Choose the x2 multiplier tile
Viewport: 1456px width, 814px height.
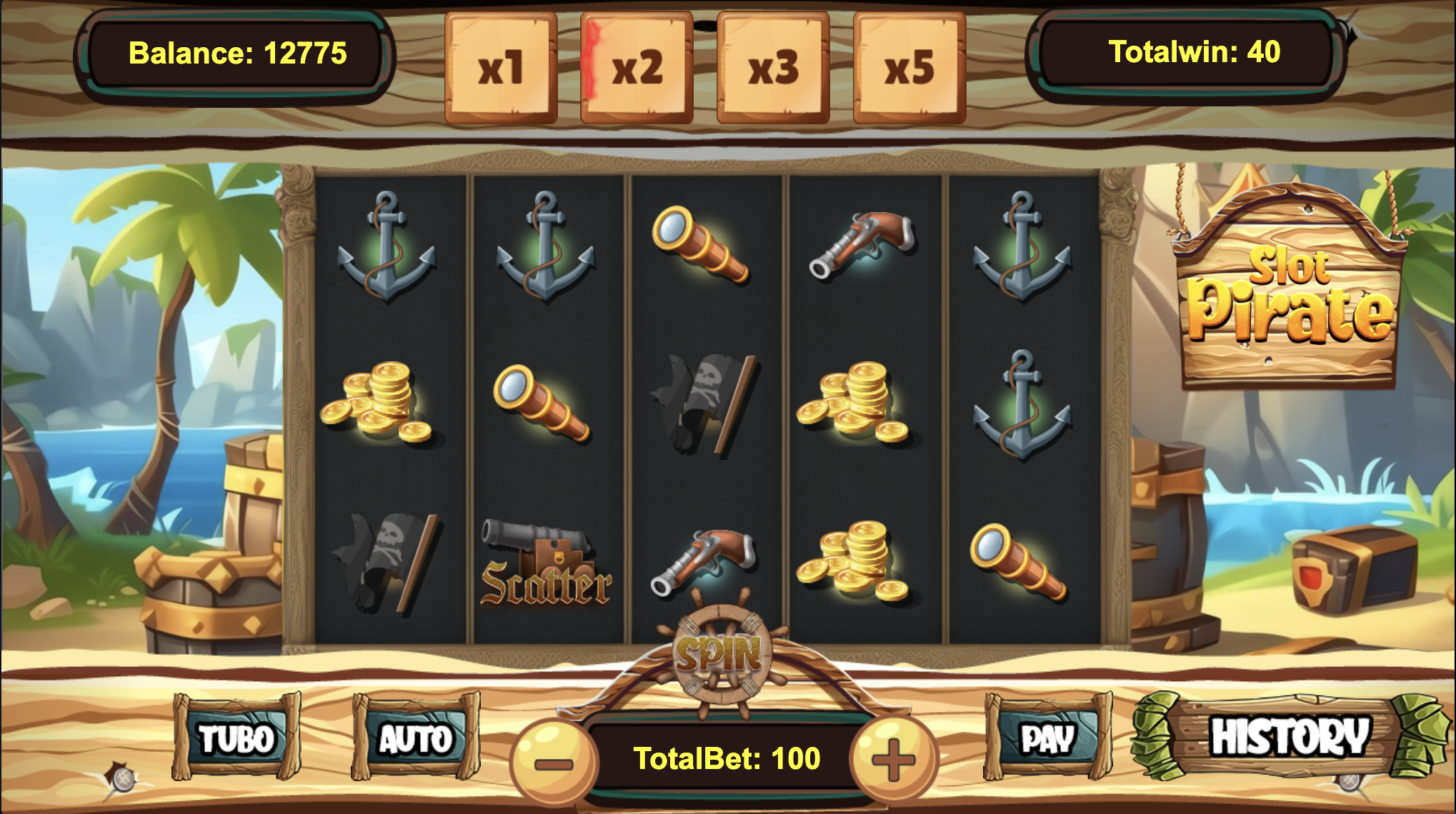point(637,68)
